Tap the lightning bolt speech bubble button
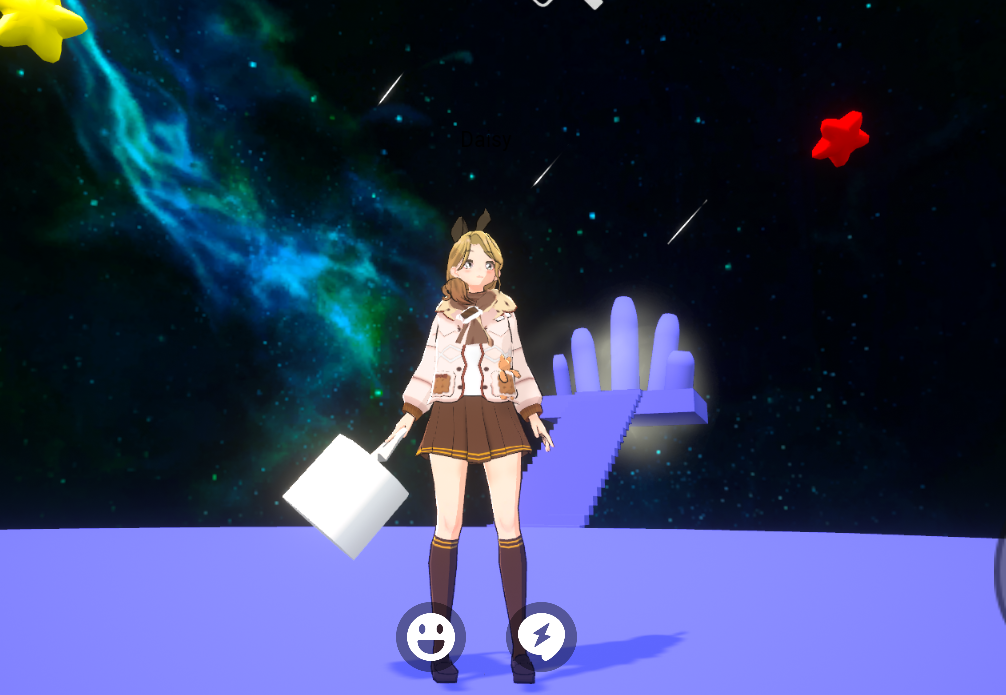 pyautogui.click(x=541, y=636)
